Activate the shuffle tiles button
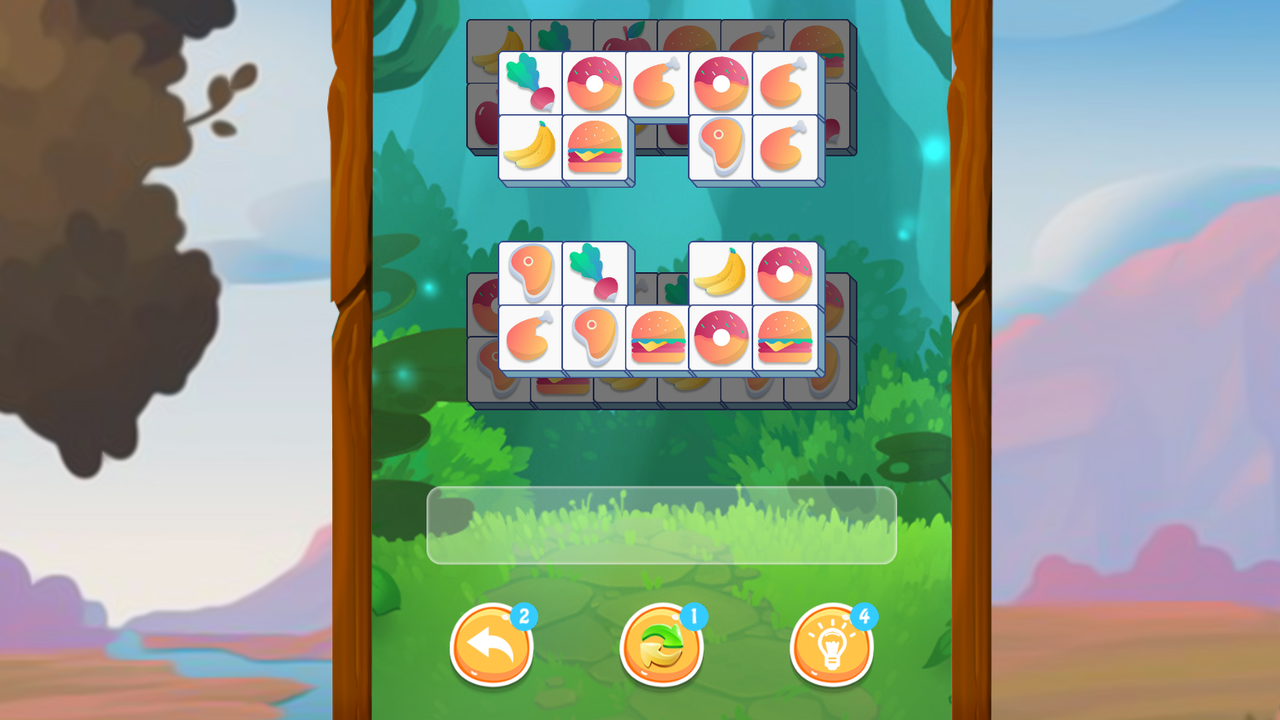 coord(661,646)
